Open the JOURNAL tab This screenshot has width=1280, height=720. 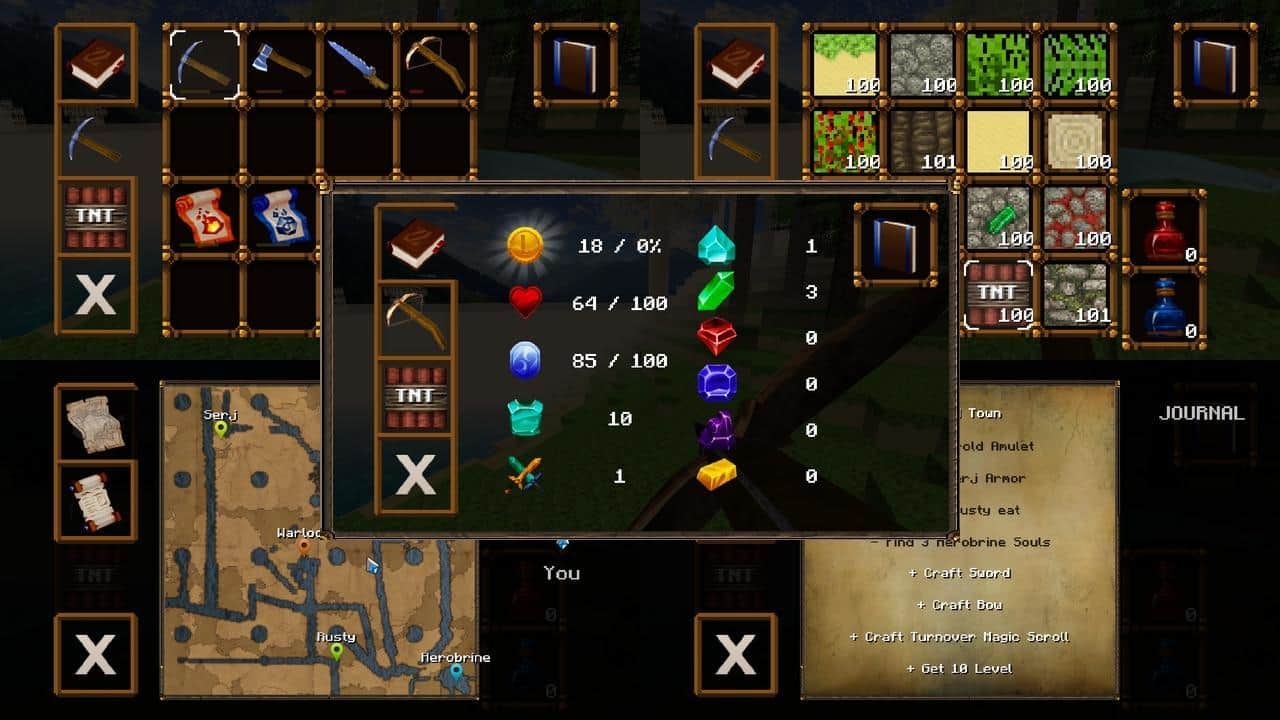[x=1201, y=413]
